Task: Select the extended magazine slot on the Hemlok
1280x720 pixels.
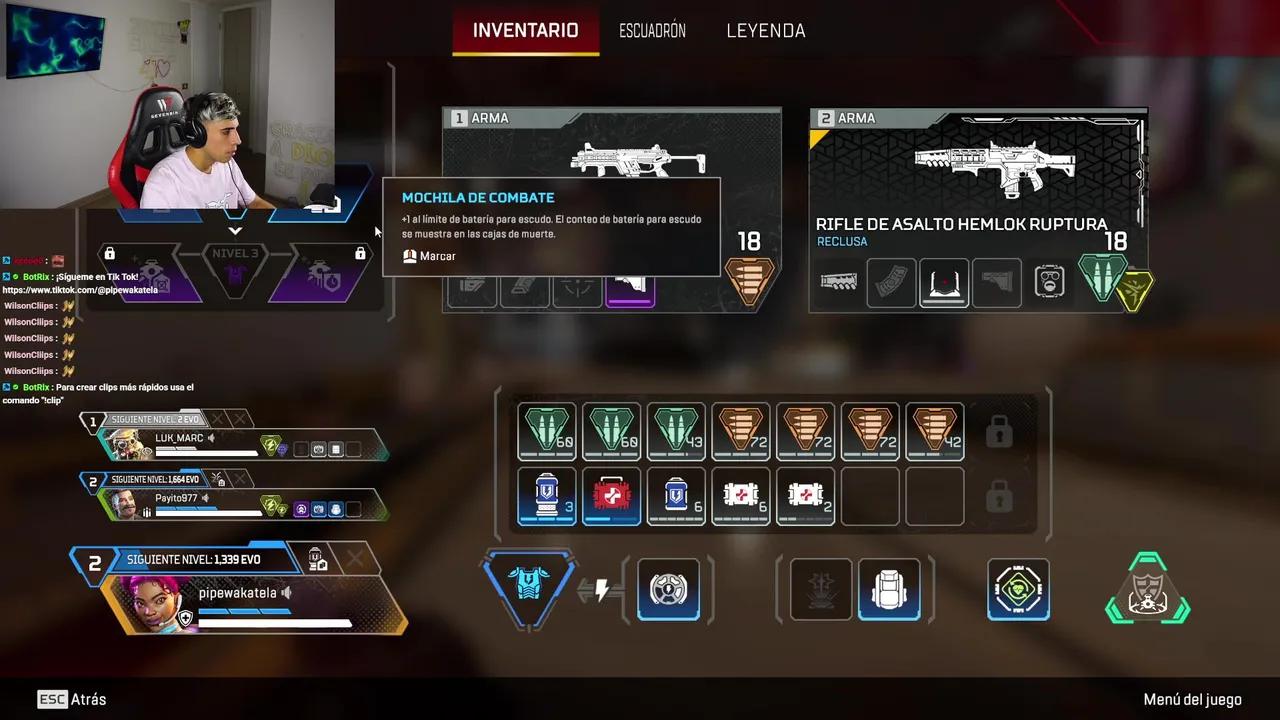Action: [x=891, y=283]
